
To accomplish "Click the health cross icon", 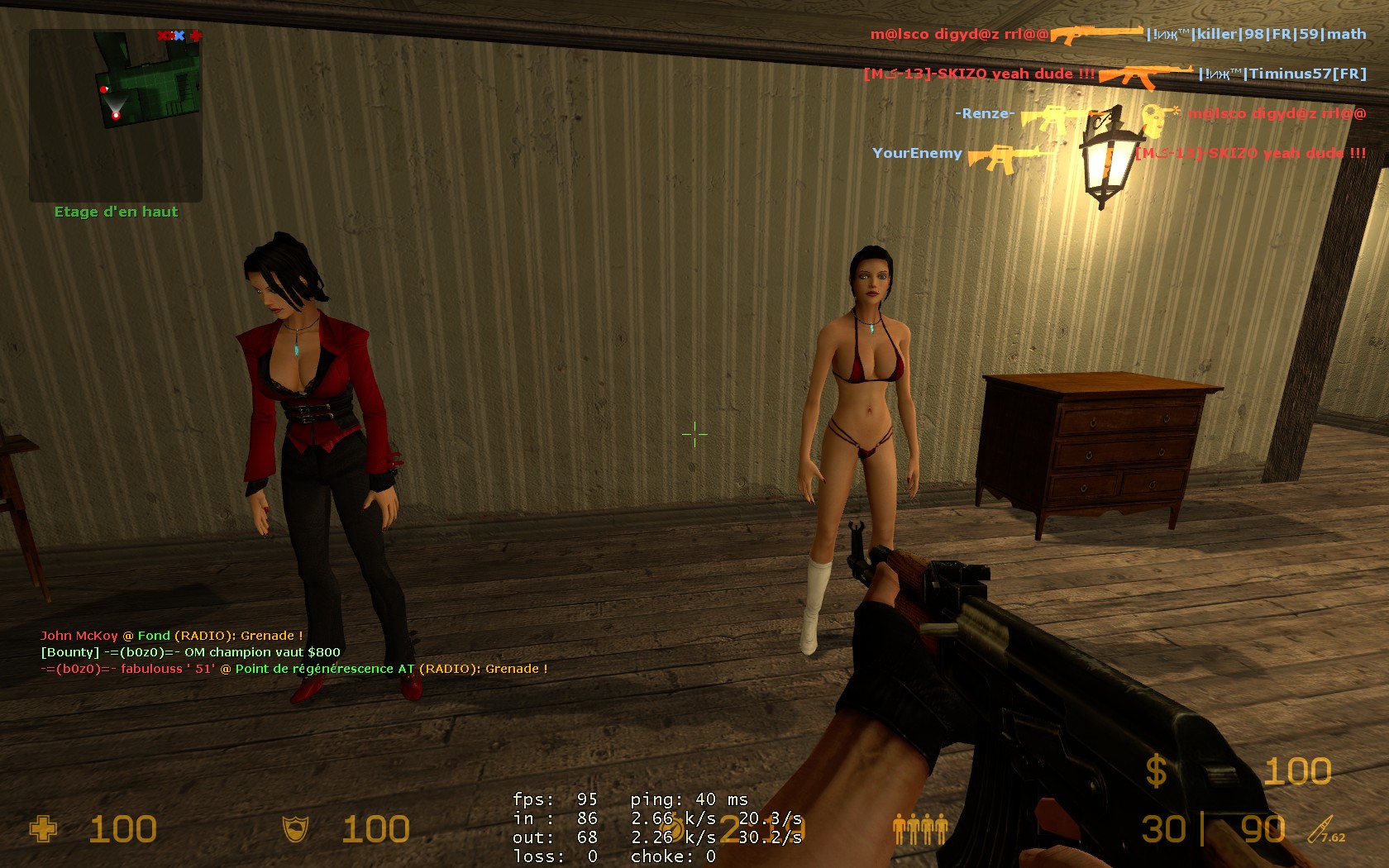I will pyautogui.click(x=43, y=828).
